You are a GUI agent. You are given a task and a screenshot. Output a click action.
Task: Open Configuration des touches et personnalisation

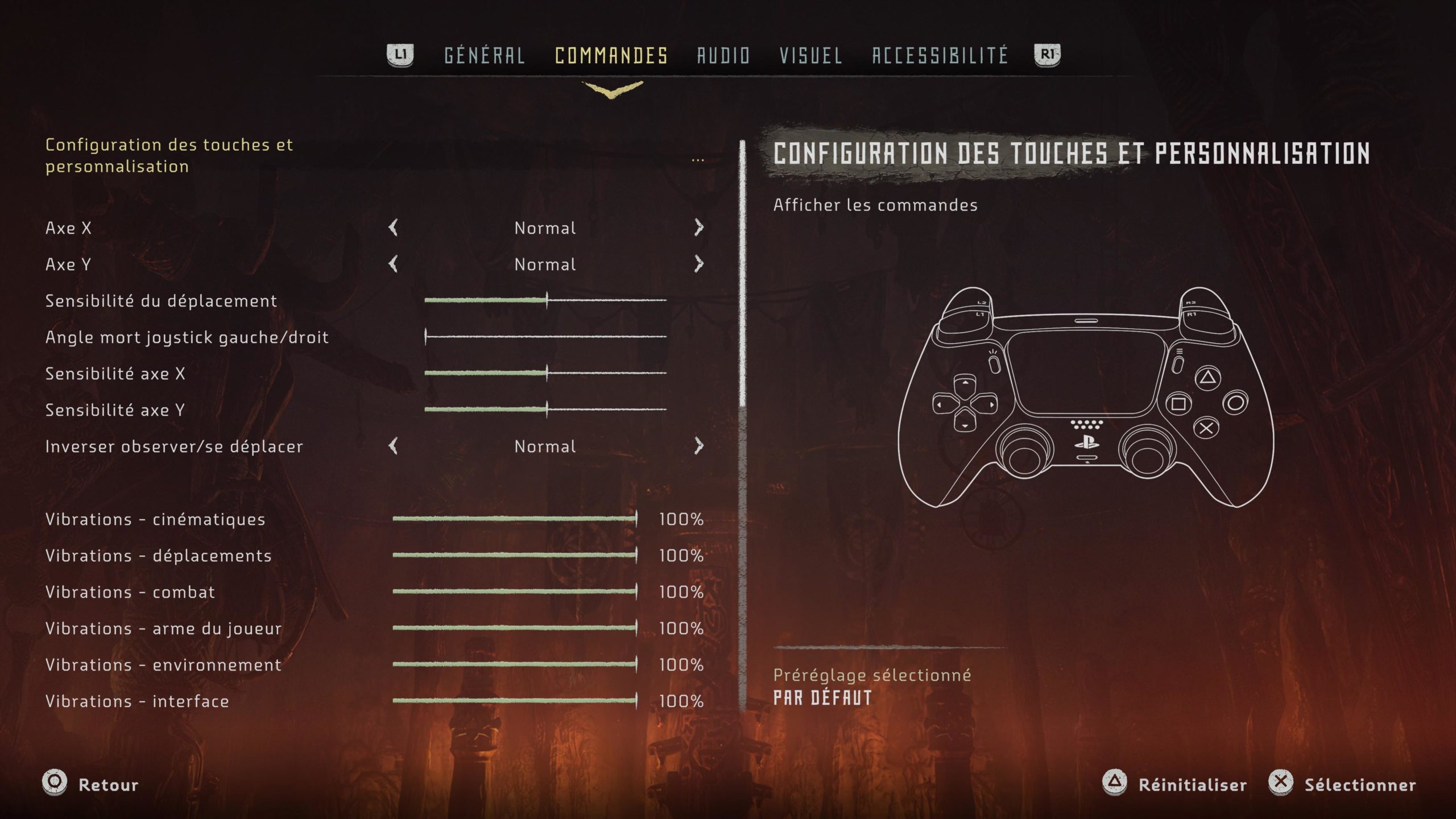(x=169, y=155)
